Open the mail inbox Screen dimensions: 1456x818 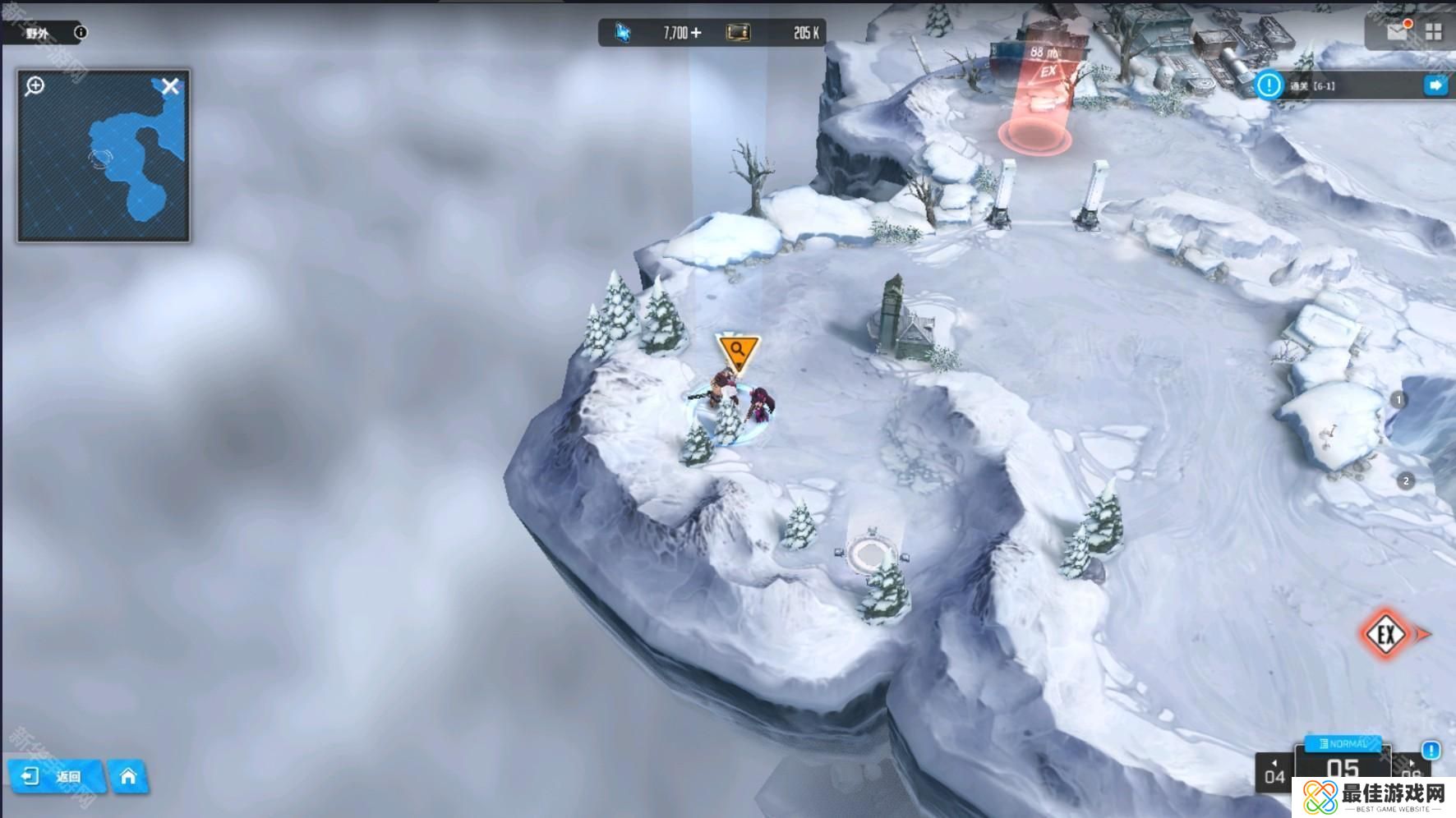pos(1396,32)
